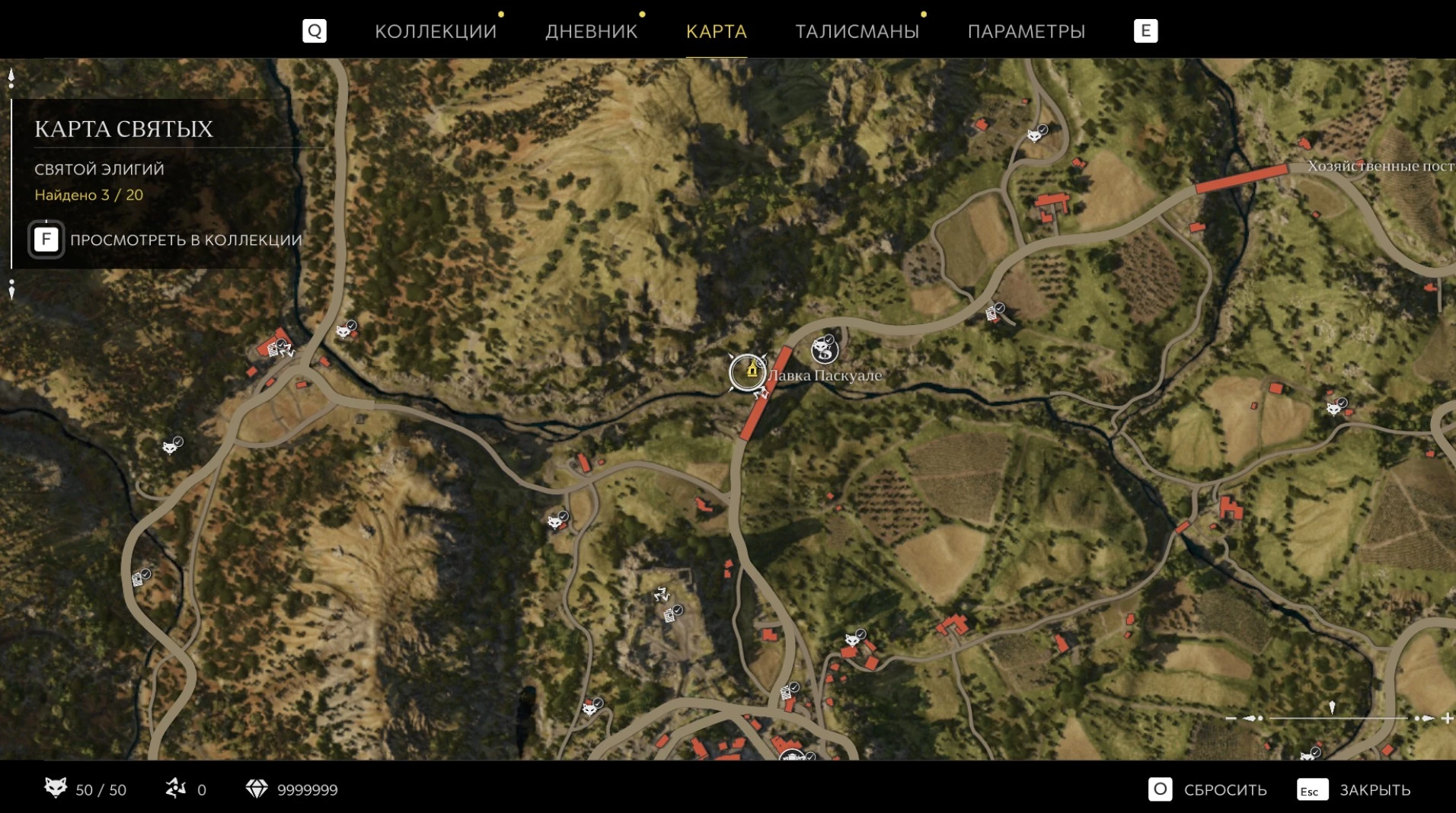Viewport: 1456px width, 813px height.
Task: Click the map zoom-out minus button
Action: click(1231, 718)
